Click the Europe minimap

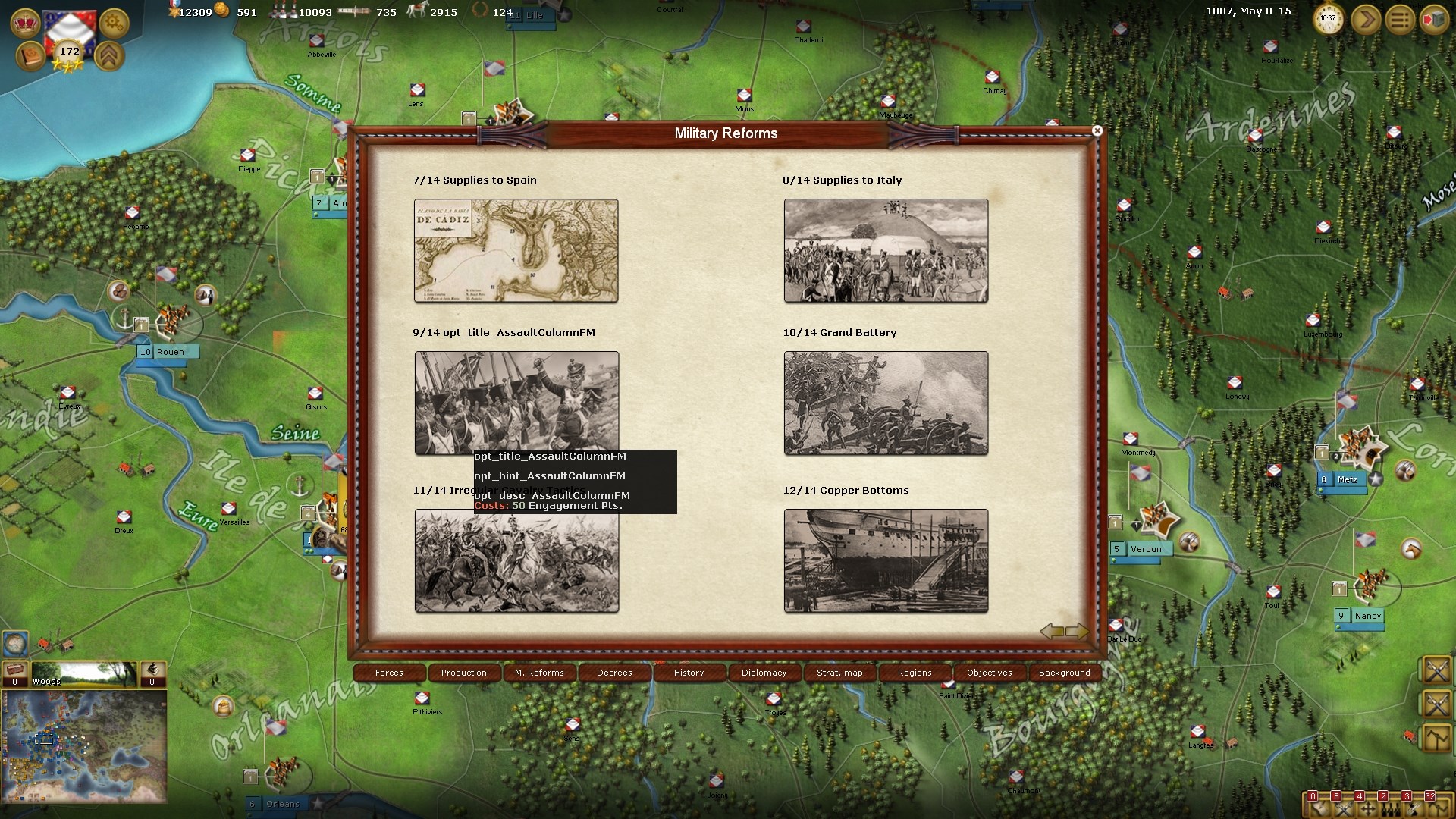[x=84, y=747]
